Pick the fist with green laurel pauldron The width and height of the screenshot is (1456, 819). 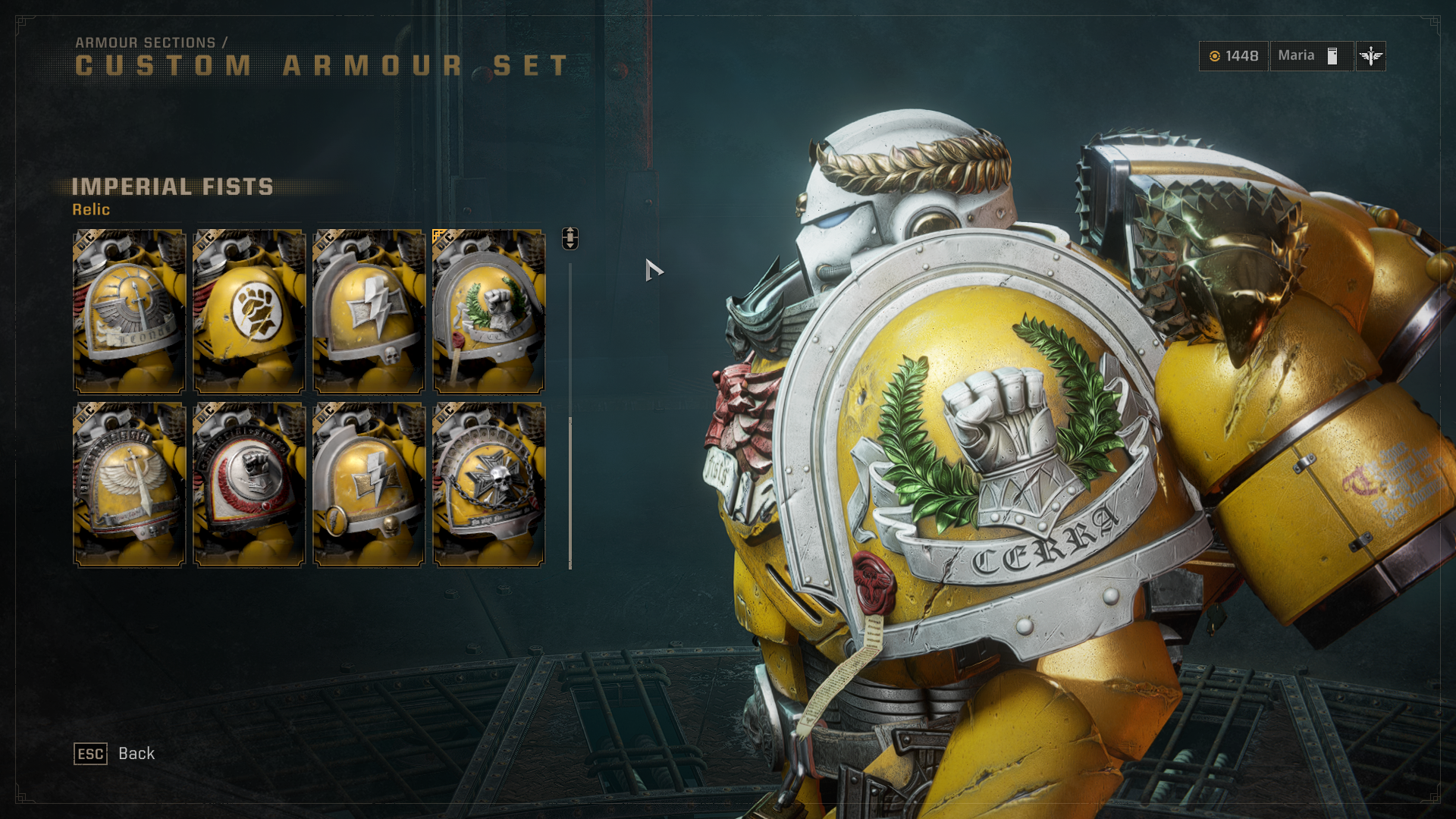488,311
